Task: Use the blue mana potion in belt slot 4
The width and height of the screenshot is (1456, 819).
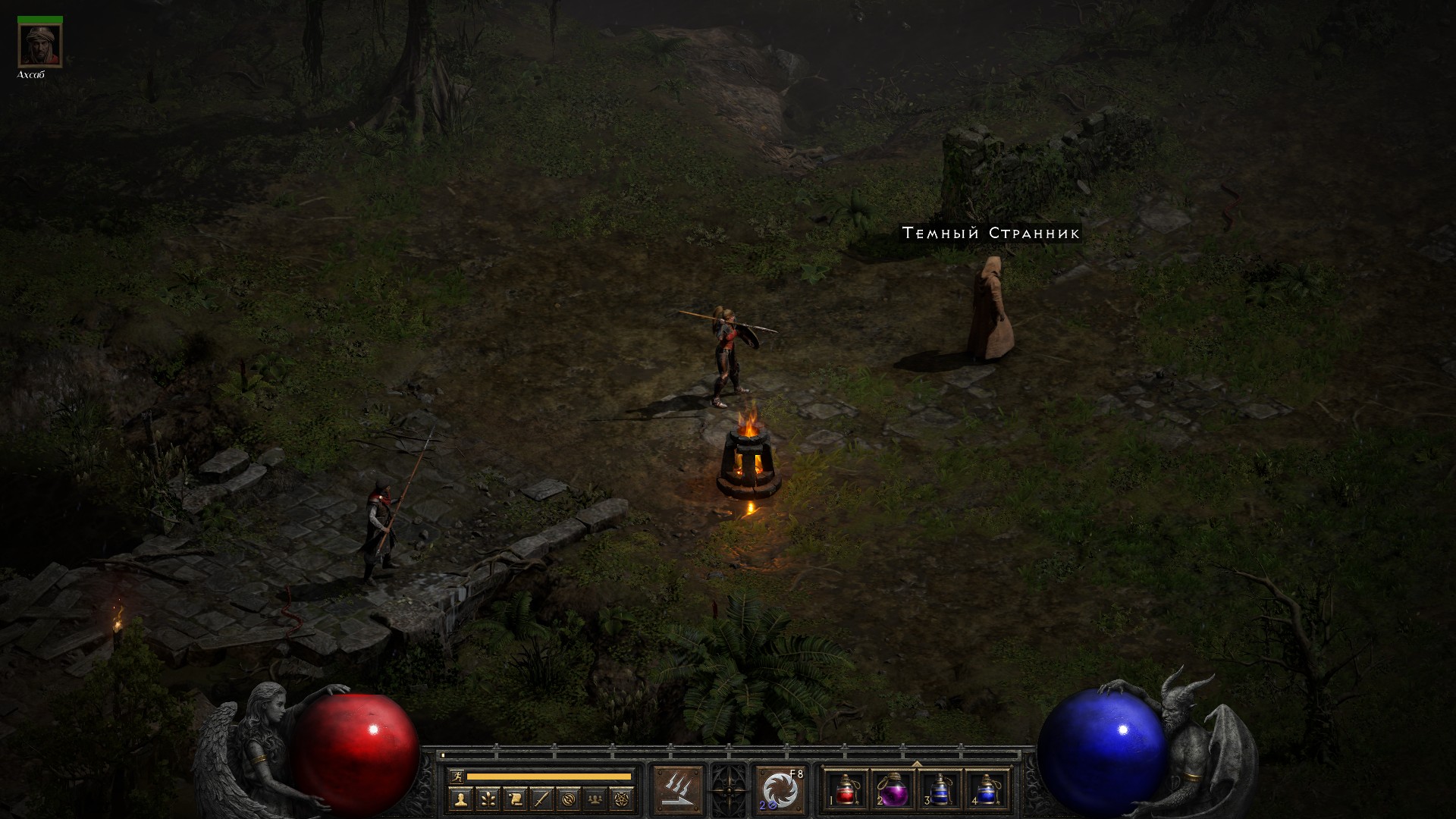Action: 986,790
